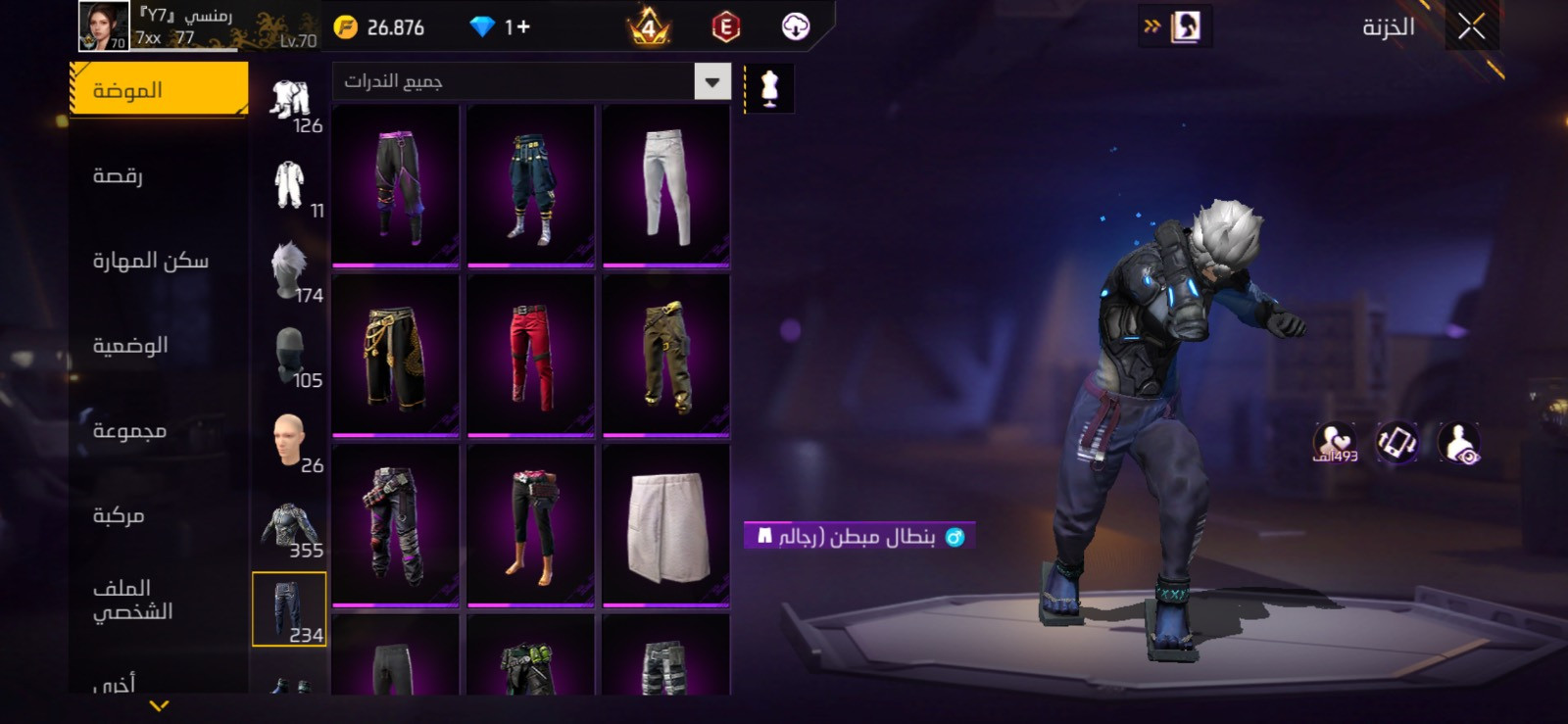
Task: Open the mask category with 105 items
Action: tap(291, 358)
